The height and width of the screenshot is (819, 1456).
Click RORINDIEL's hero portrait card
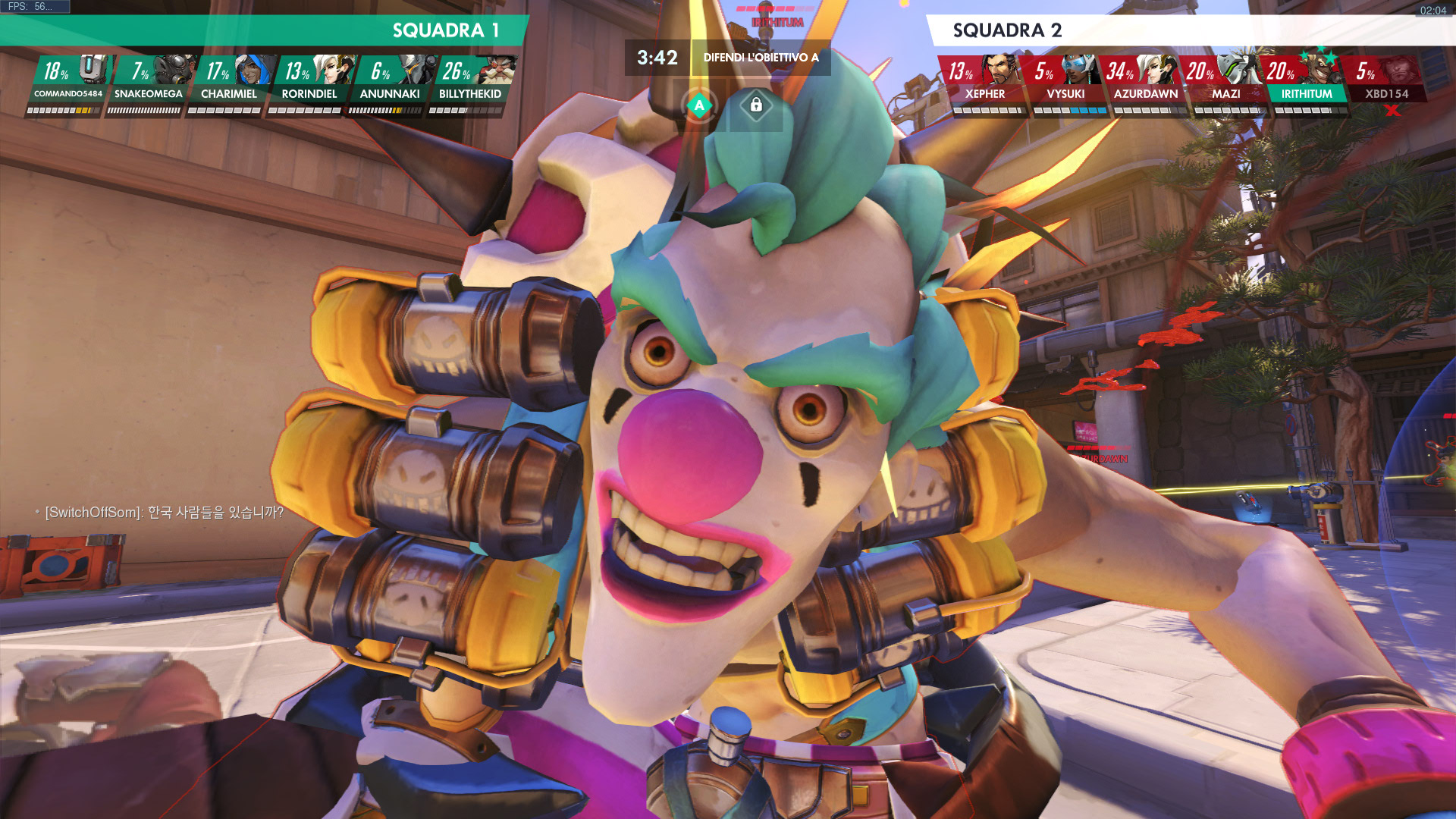coord(309,83)
